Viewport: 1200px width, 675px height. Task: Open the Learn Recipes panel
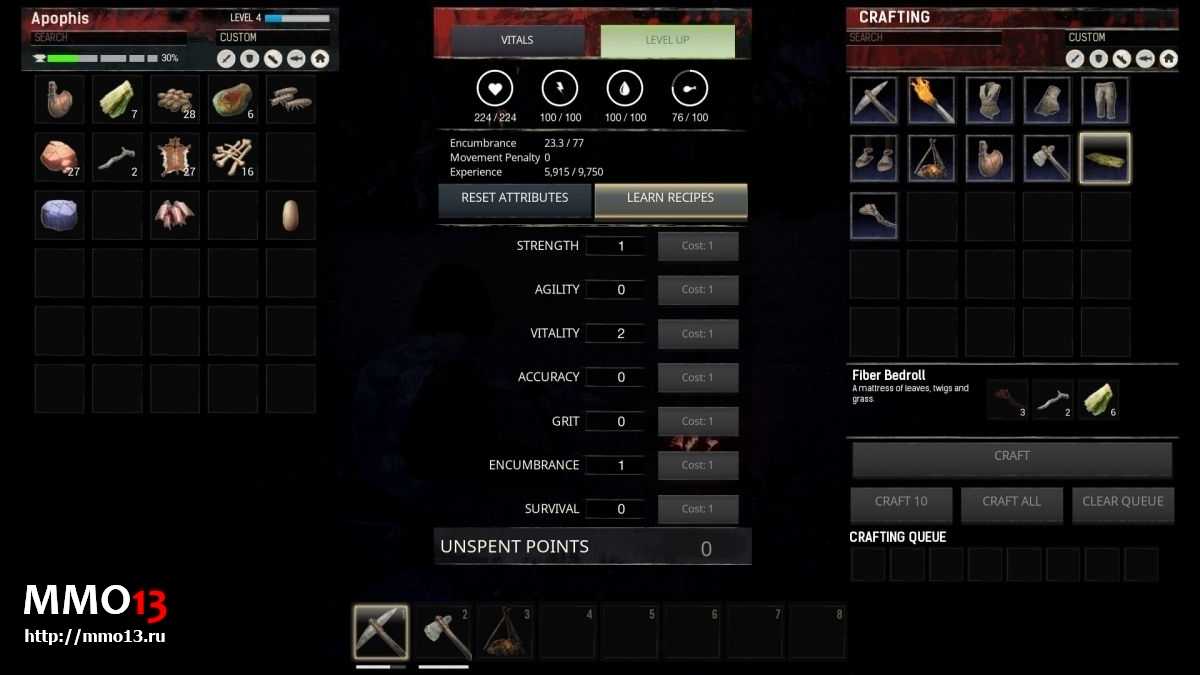pyautogui.click(x=670, y=198)
